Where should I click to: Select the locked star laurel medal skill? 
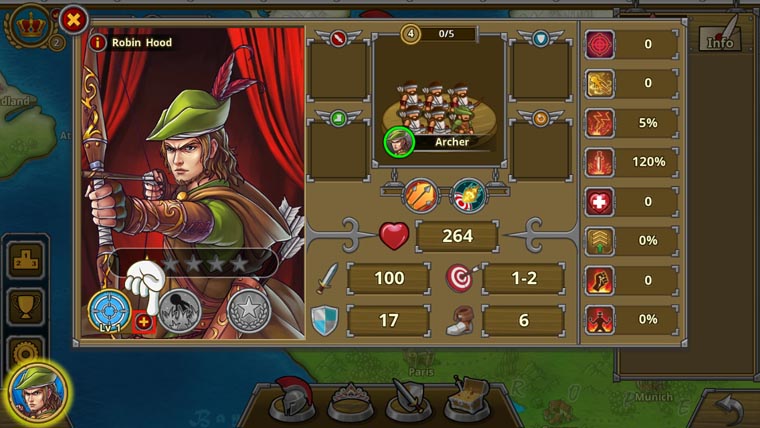(248, 310)
